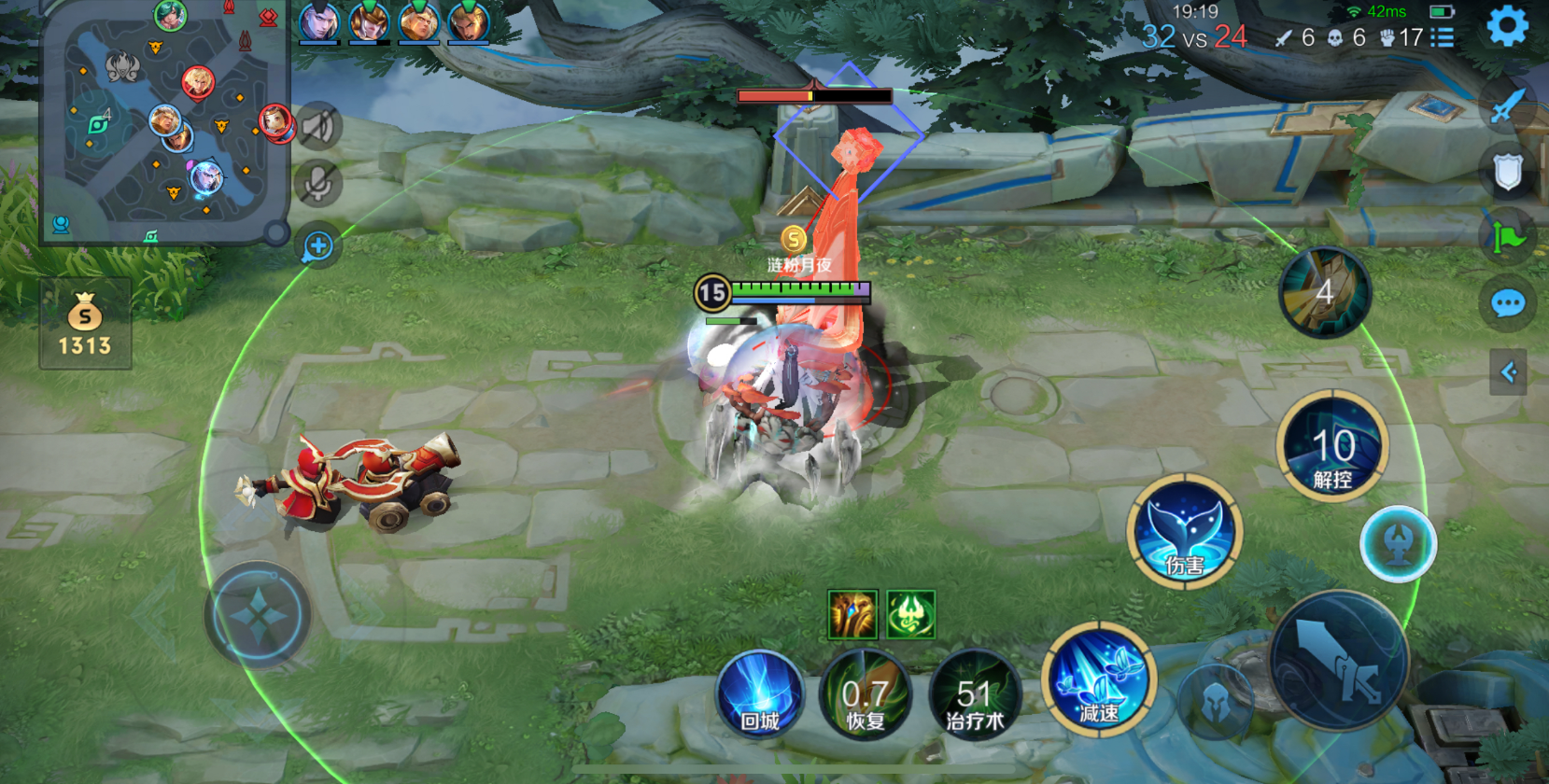Open the settings gear menu

[x=1507, y=26]
